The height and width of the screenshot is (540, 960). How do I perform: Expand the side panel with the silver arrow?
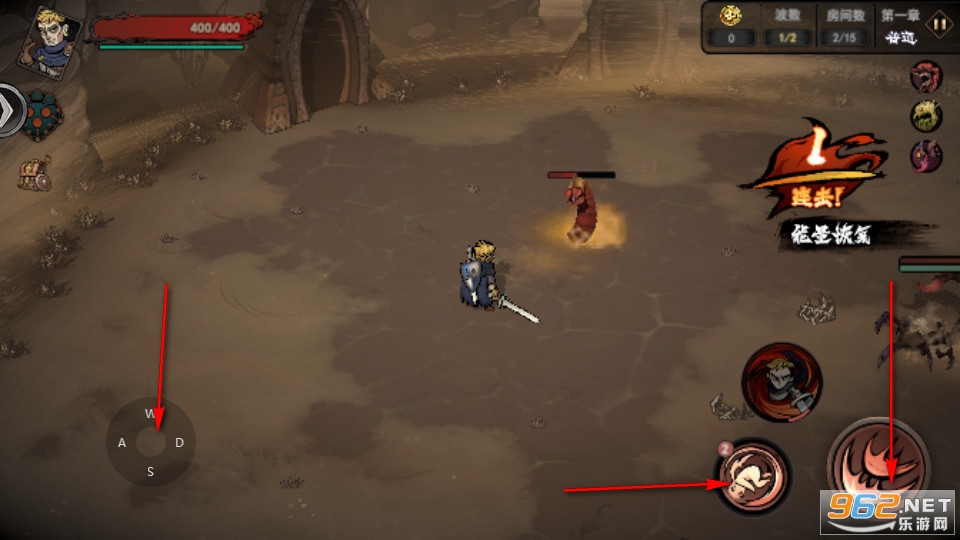tap(10, 110)
